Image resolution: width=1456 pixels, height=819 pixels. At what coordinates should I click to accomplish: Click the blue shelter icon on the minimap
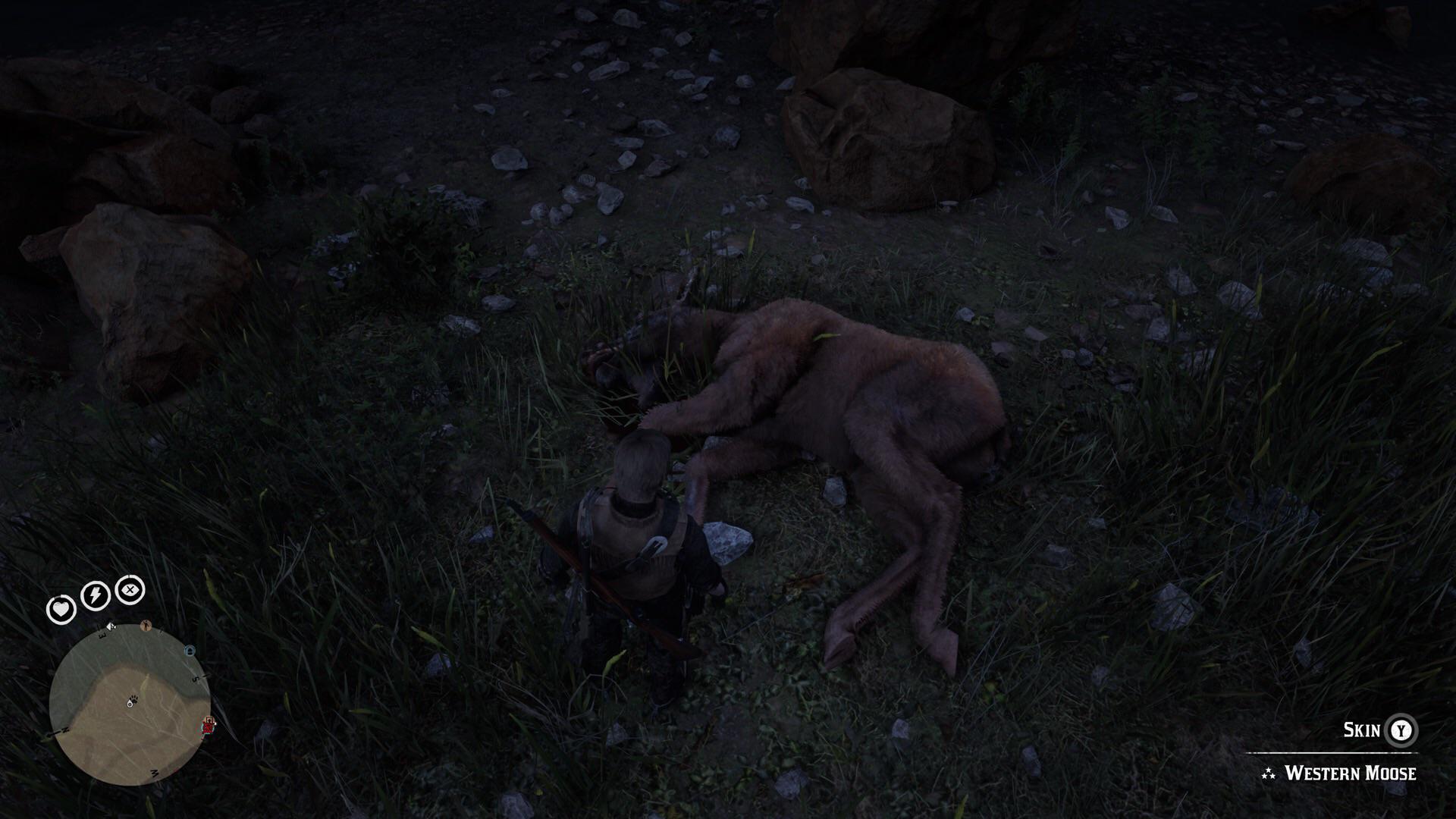click(190, 649)
